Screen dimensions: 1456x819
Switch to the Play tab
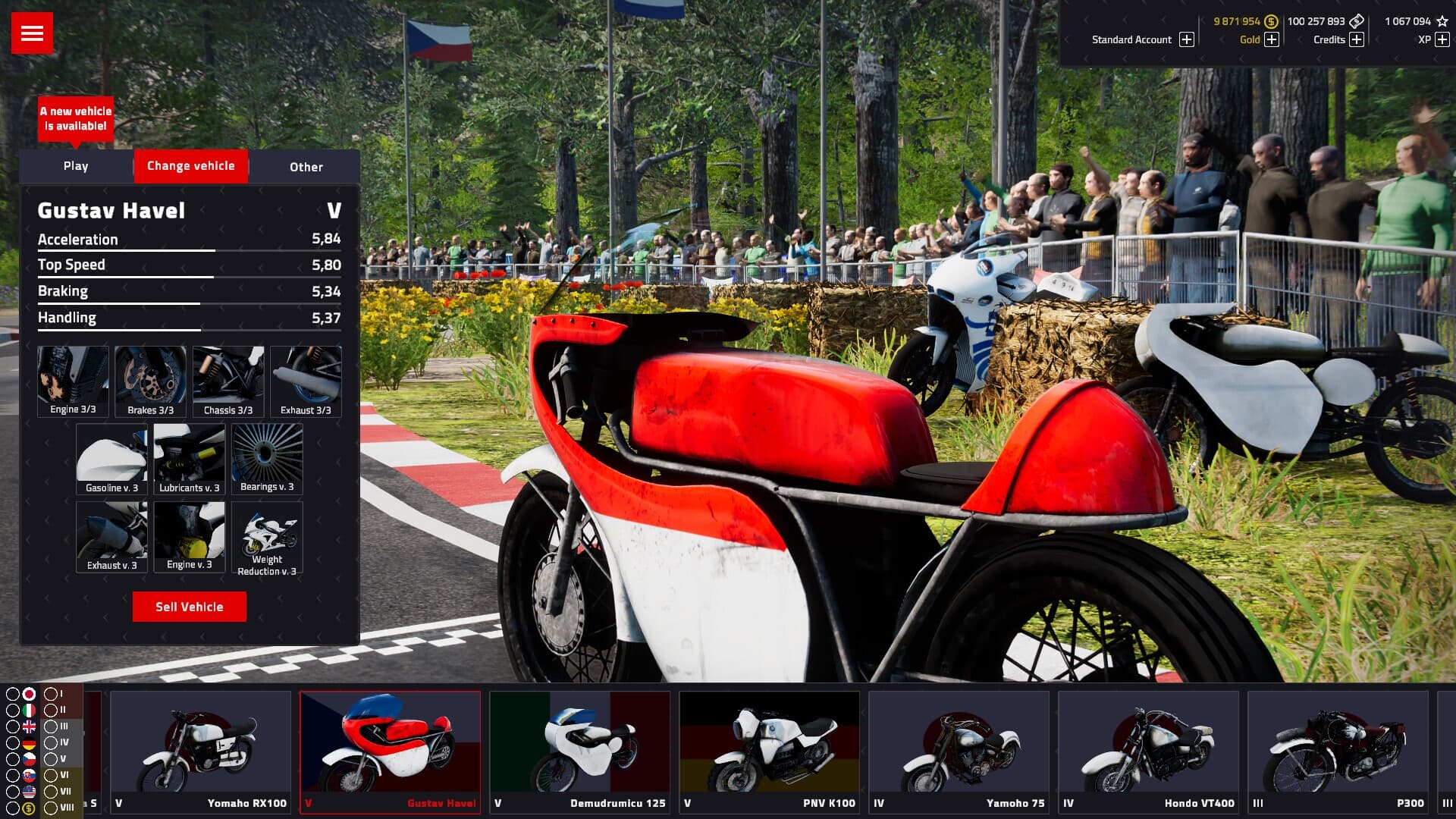click(75, 166)
